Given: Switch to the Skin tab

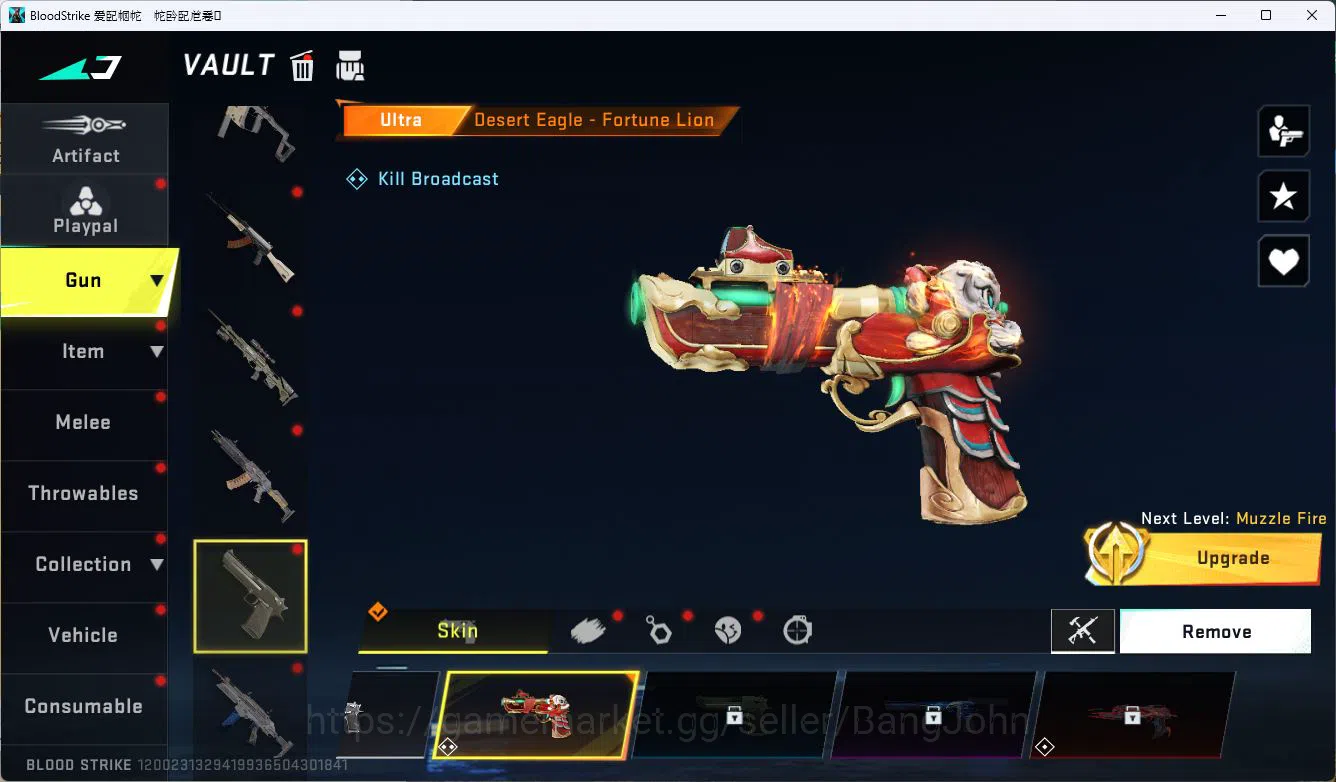Looking at the screenshot, I should click(x=457, y=631).
